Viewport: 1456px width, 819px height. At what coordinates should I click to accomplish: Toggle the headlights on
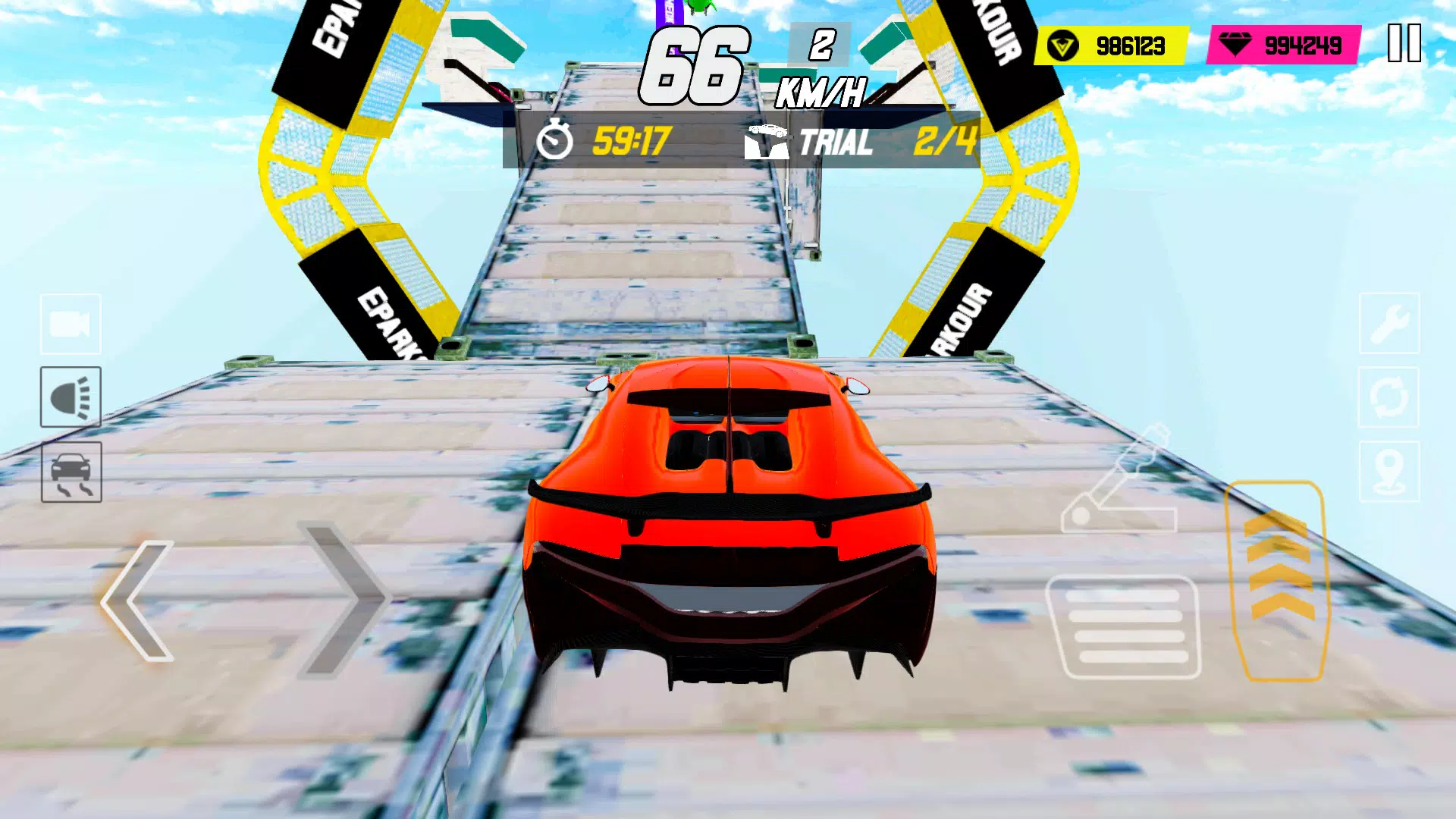[70, 397]
